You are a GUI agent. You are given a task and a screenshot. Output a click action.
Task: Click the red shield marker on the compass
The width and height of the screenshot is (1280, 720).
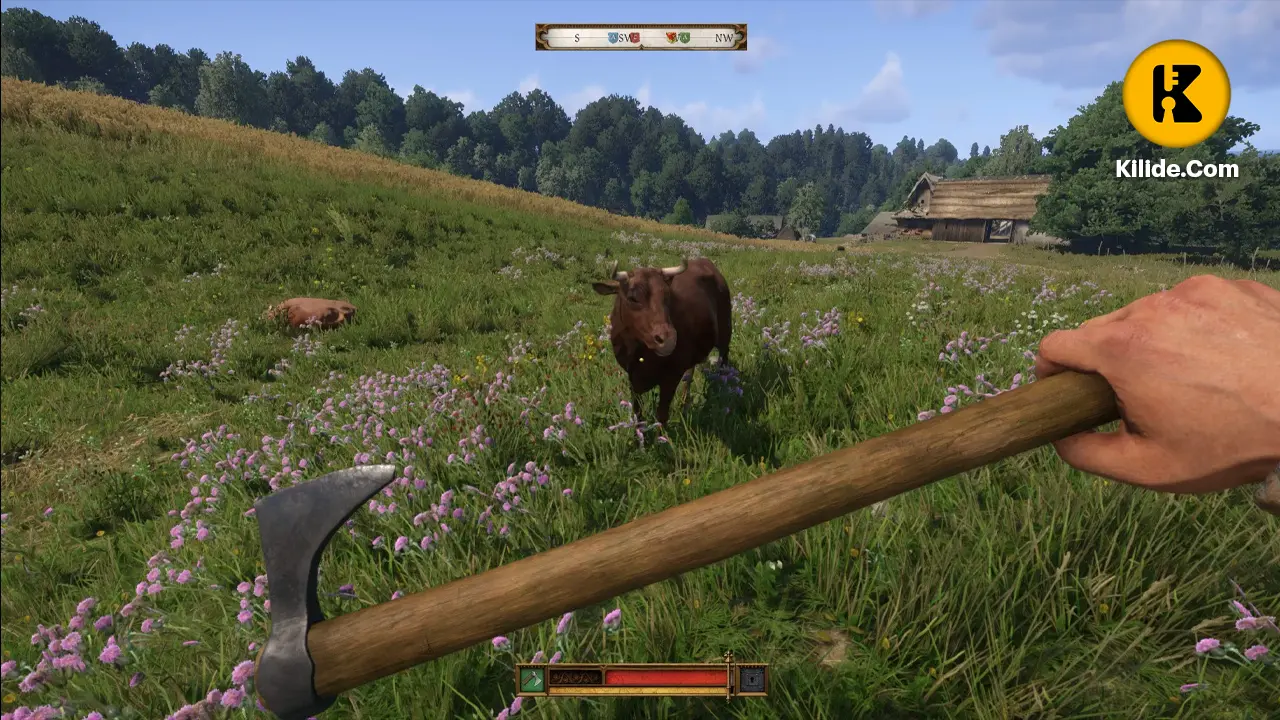pos(635,37)
